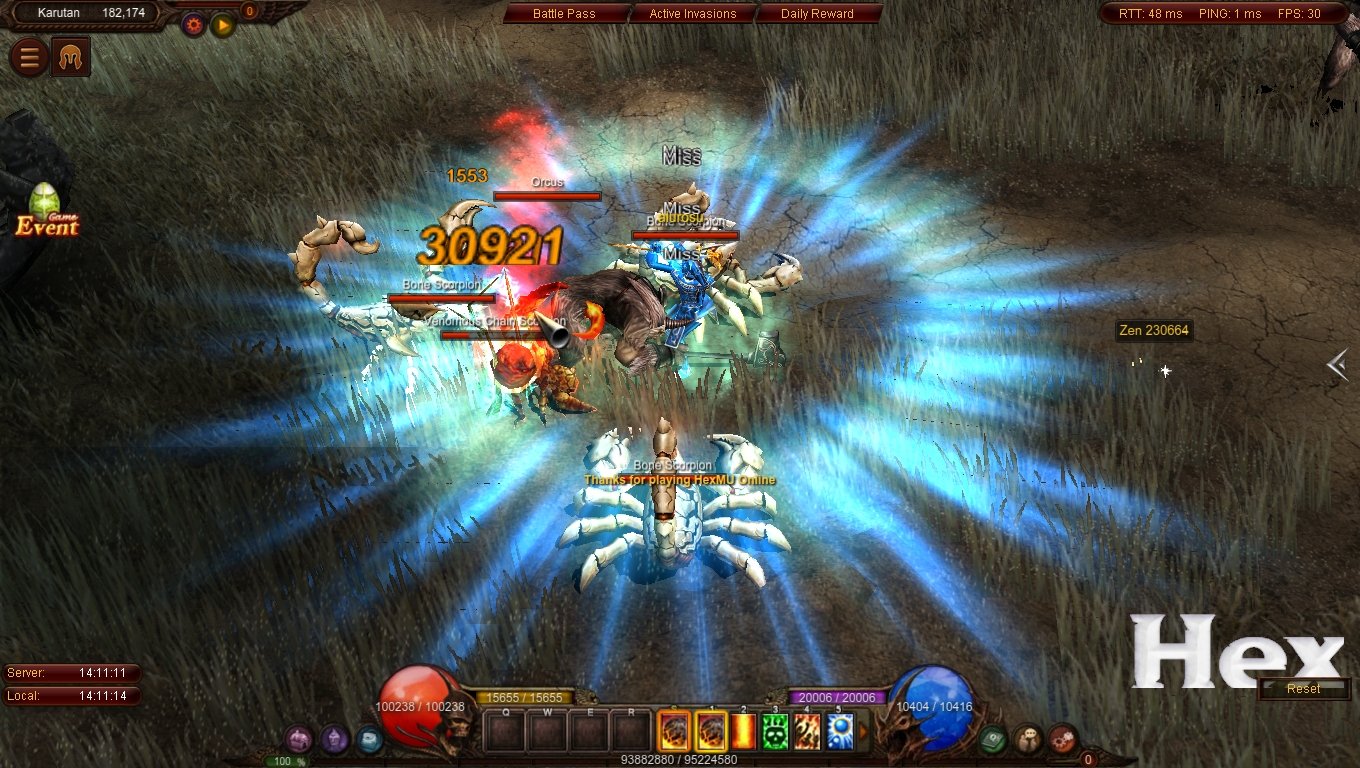Click the Daily Reward button
The image size is (1360, 768).
coord(820,13)
